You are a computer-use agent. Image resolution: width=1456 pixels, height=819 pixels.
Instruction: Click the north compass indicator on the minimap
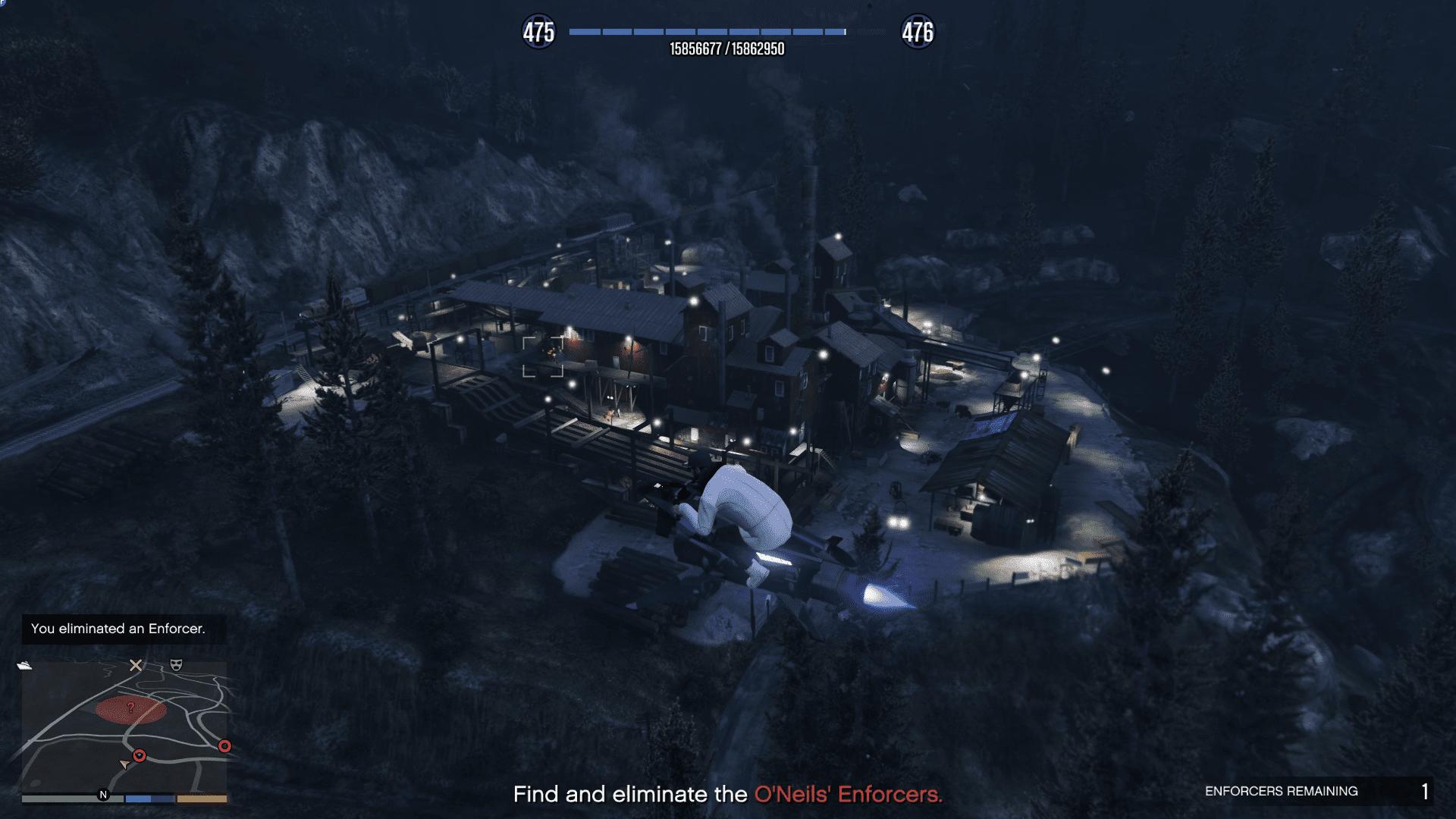pos(103,795)
